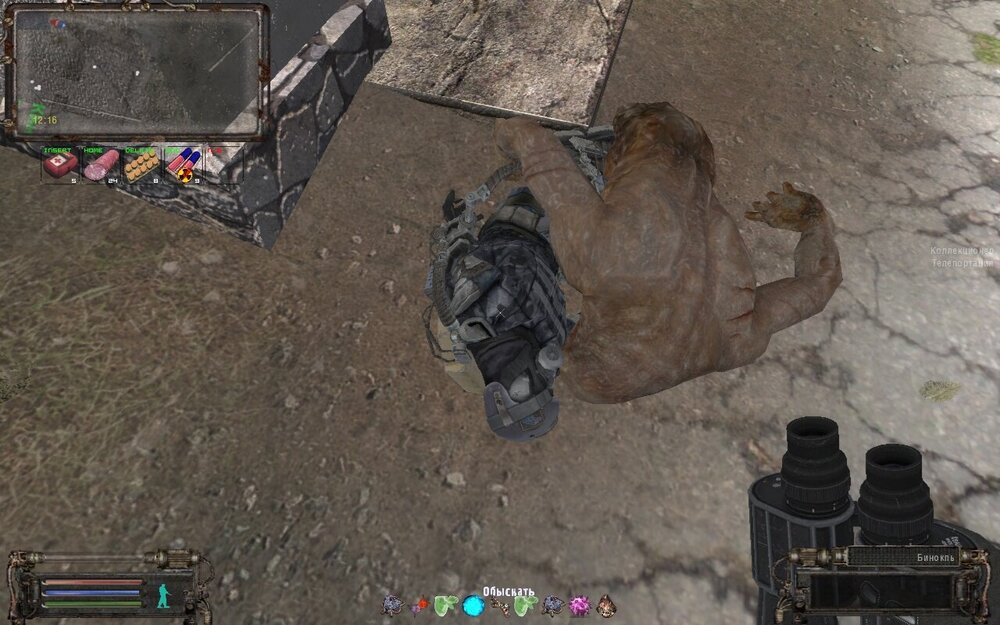Click the glowing cyan orb artifact
Screen dimensions: 1000x625
pyautogui.click(x=473, y=605)
